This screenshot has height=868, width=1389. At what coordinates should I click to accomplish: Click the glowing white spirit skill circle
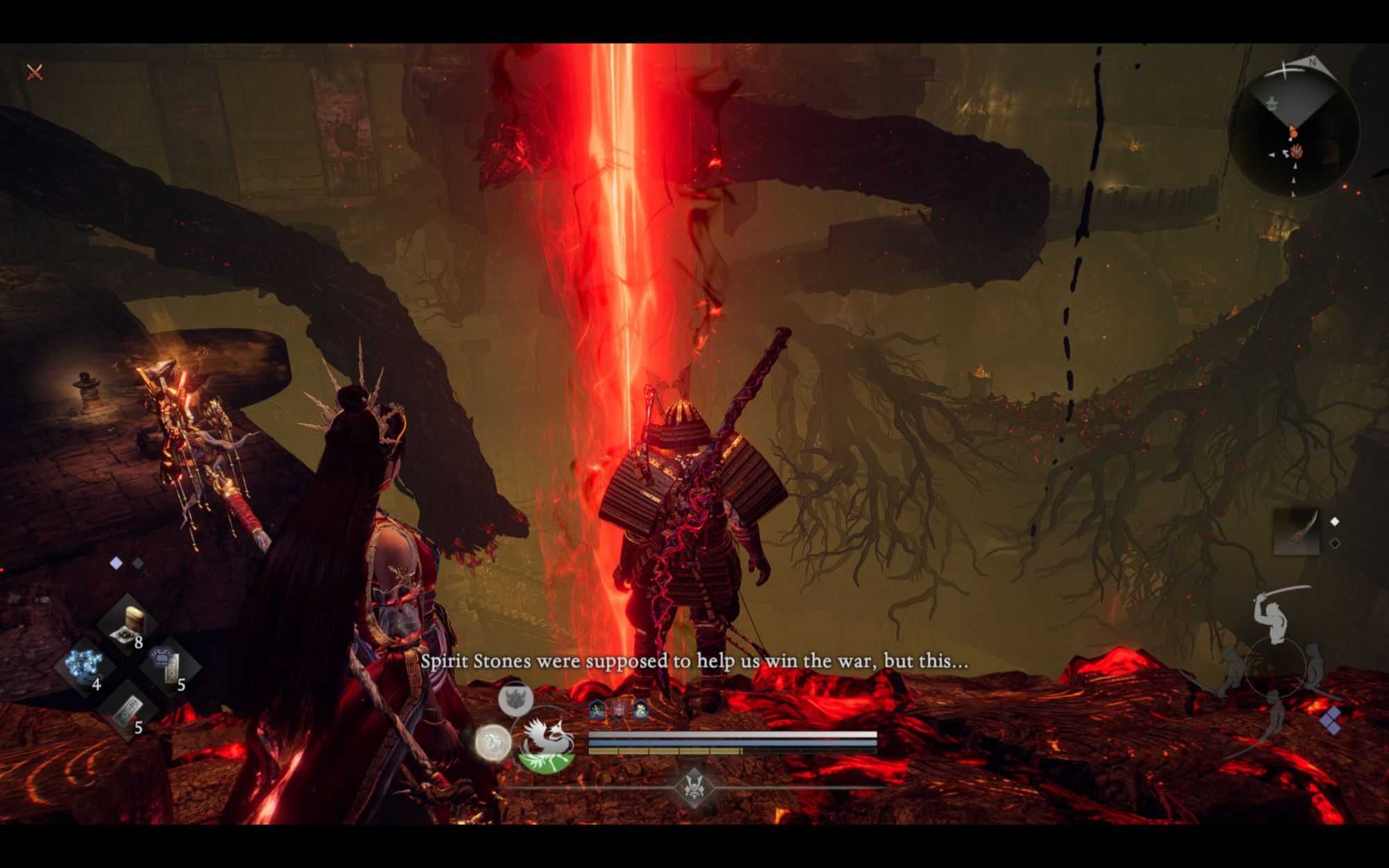point(493,742)
